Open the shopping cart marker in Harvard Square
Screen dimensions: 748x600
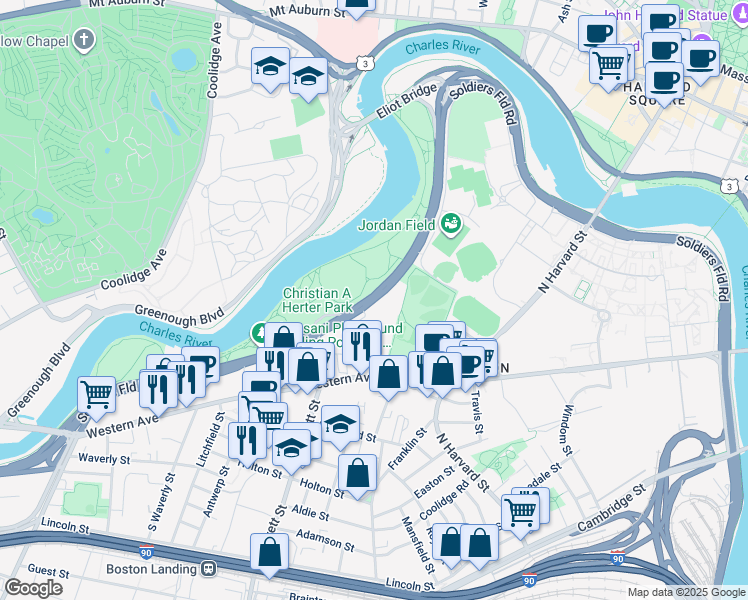point(608,65)
